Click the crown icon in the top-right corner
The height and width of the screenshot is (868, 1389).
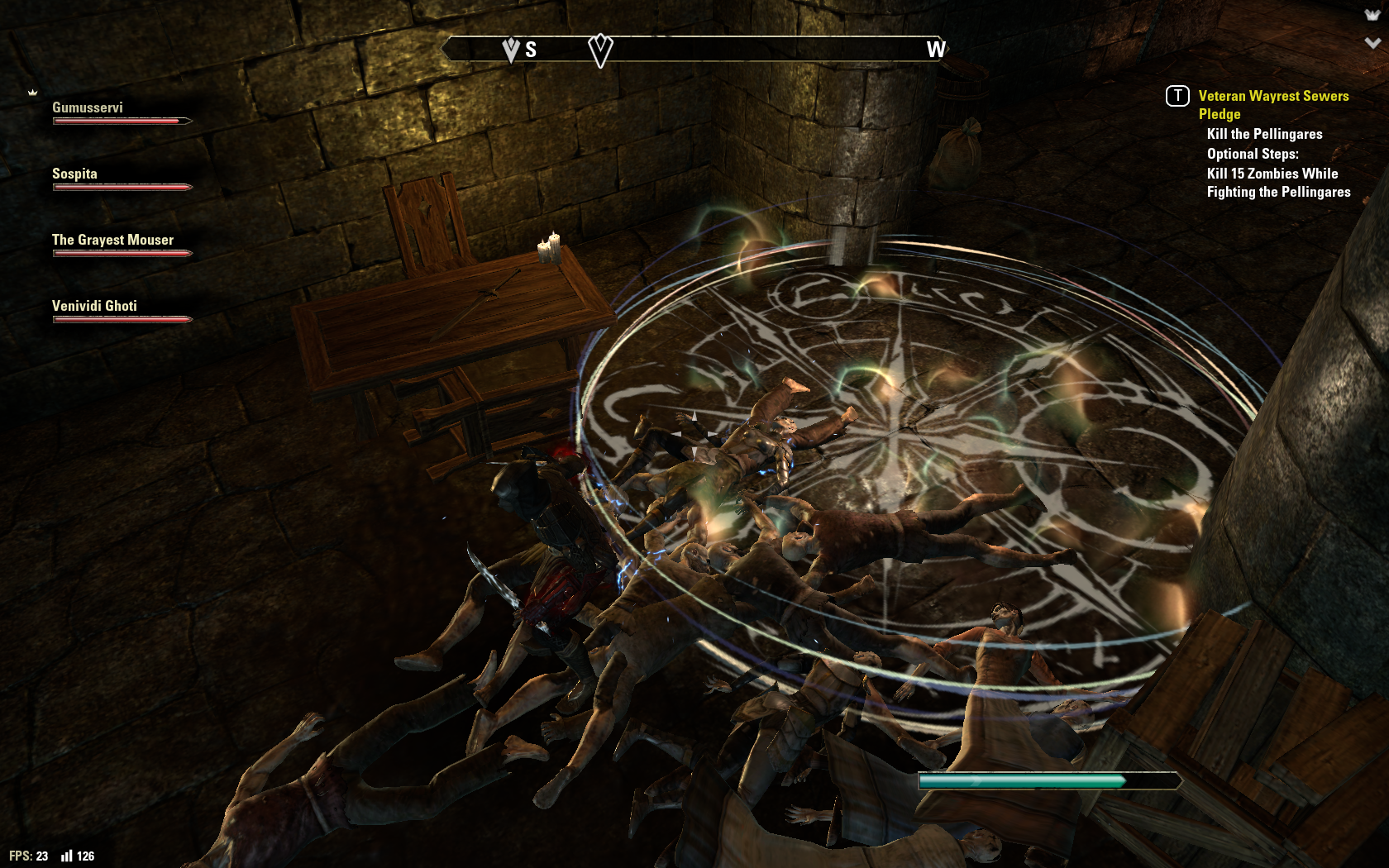pyautogui.click(x=1372, y=15)
